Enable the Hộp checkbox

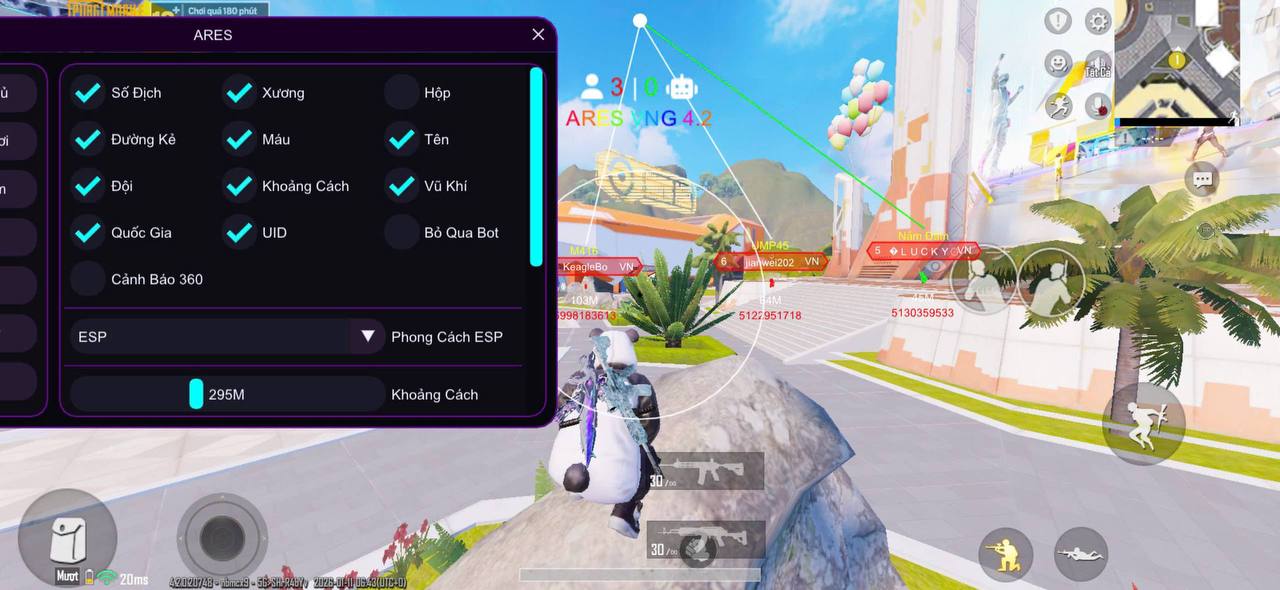(401, 93)
